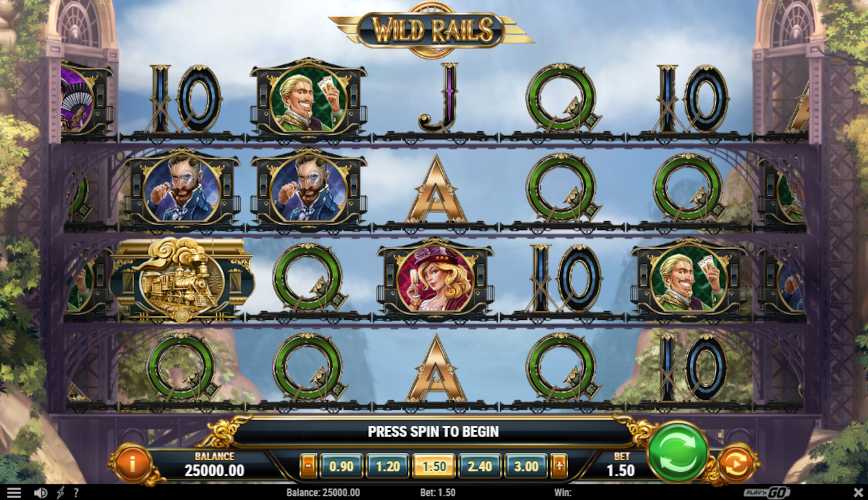Pick the 3.00 bet amount
Image resolution: width=868 pixels, height=500 pixels.
tap(526, 465)
